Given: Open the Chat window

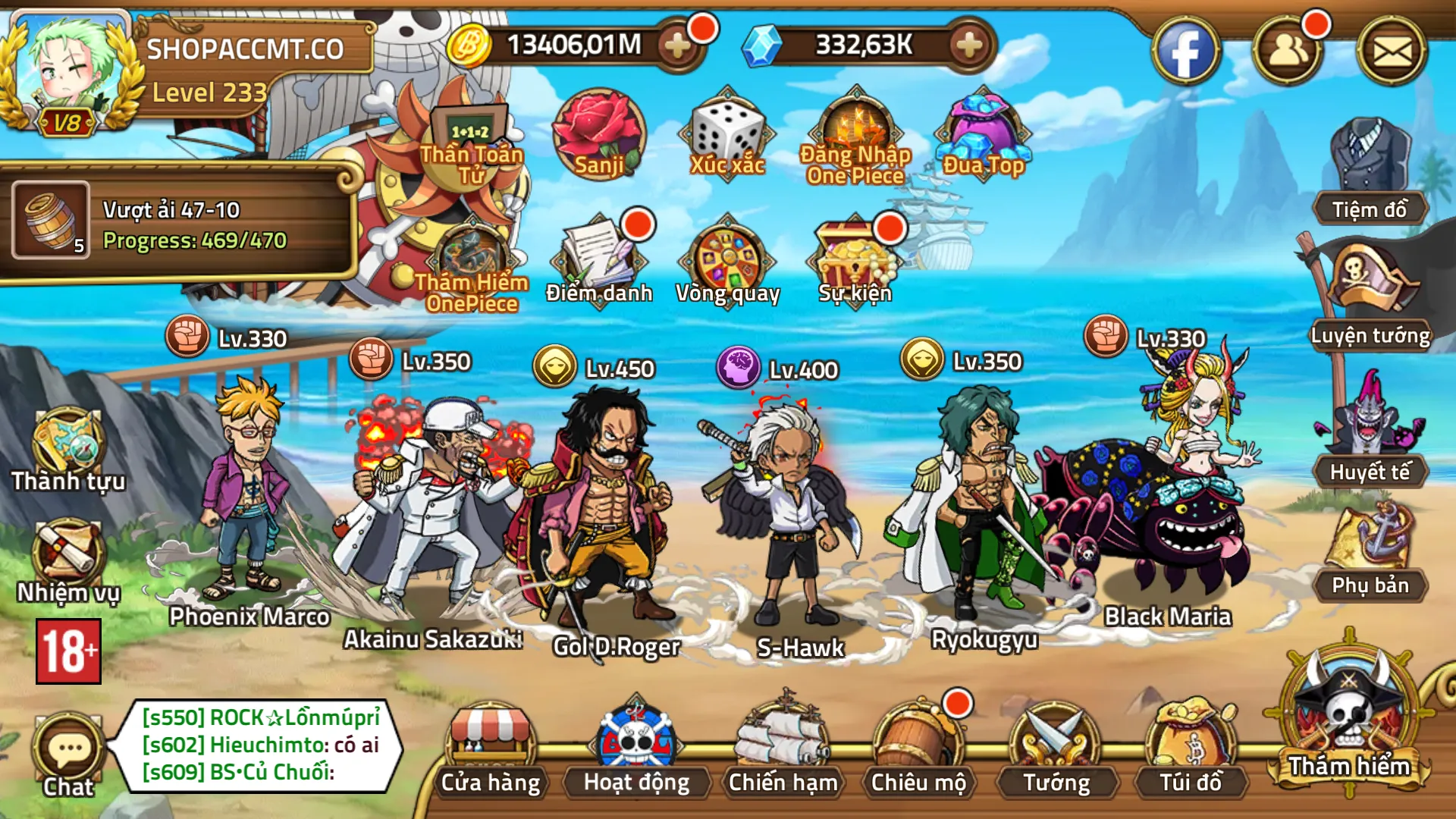Looking at the screenshot, I should coord(67,747).
